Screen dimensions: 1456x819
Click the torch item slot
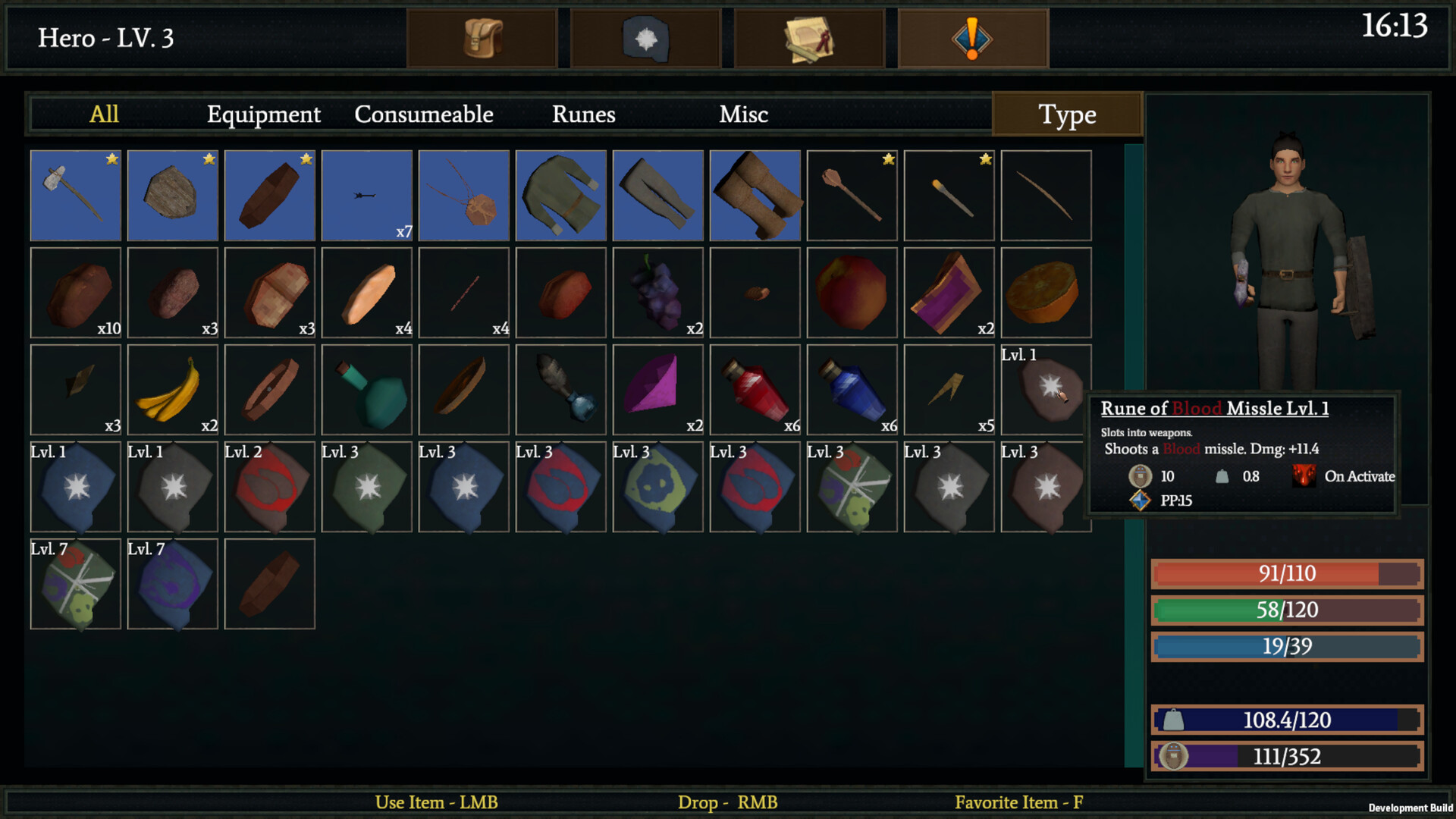click(x=949, y=195)
